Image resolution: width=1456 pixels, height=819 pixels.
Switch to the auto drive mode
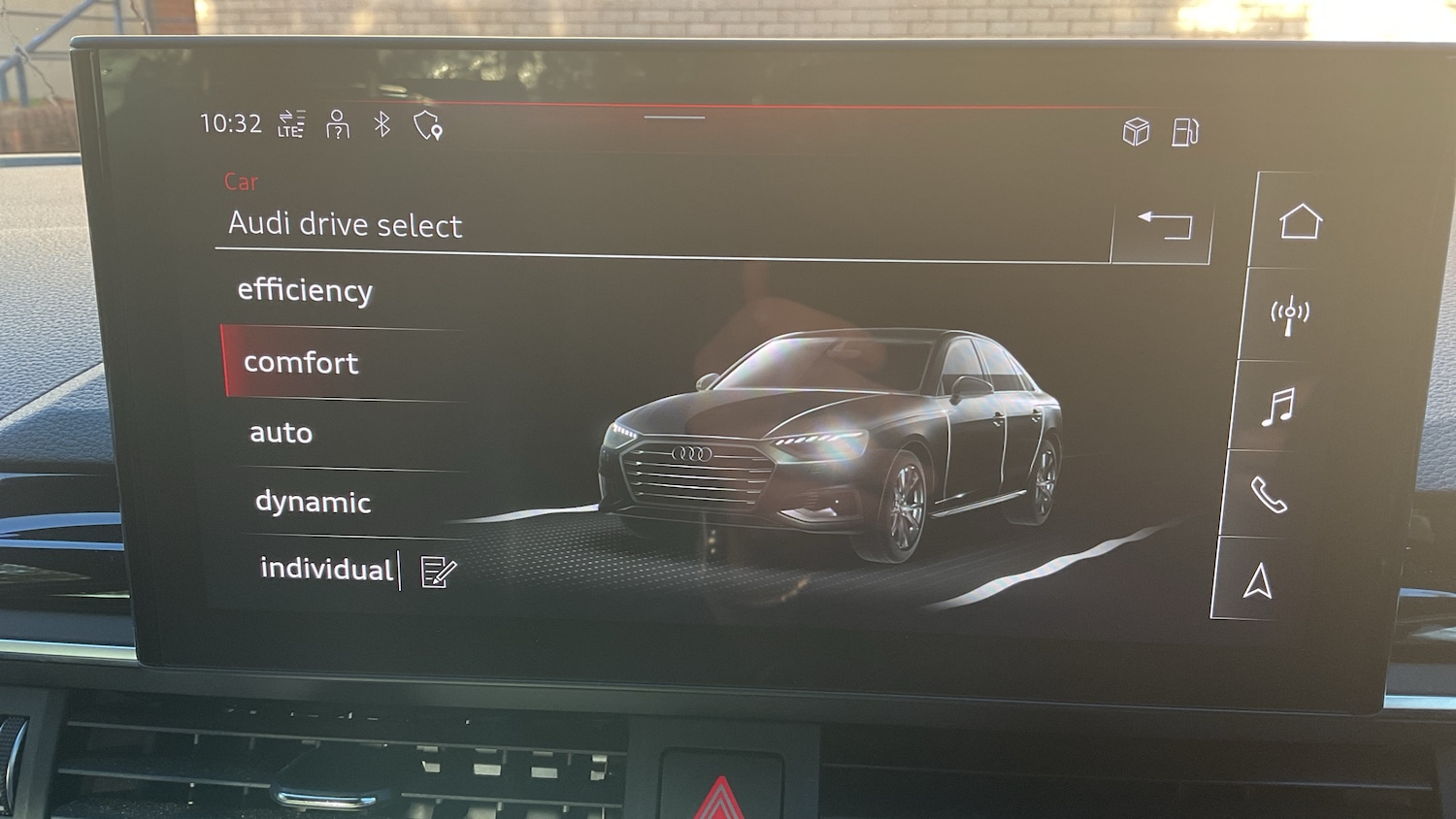tap(281, 432)
